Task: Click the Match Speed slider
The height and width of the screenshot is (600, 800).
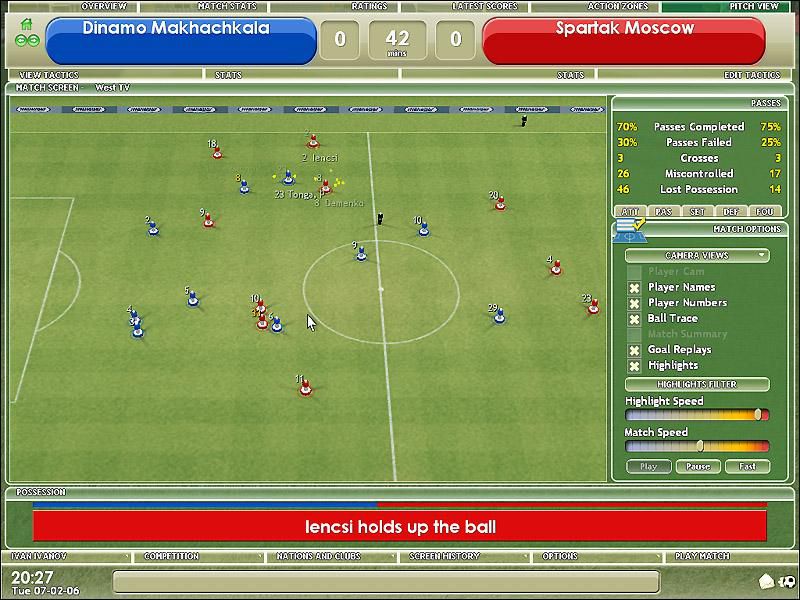Action: [697, 446]
